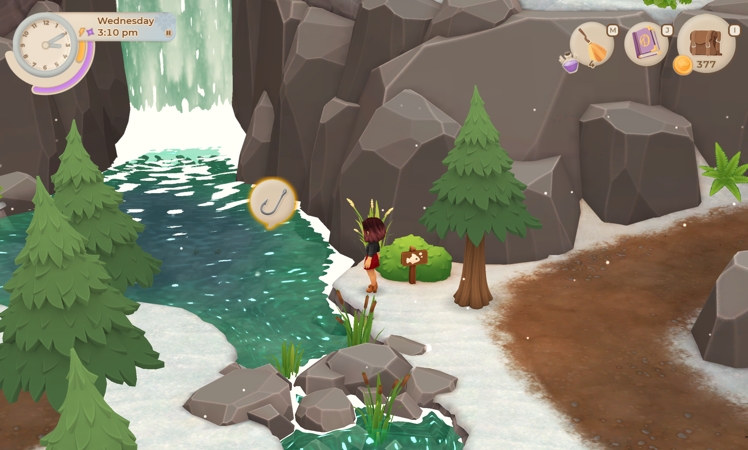Click the purple potion bottle icon
Image resolution: width=748 pixels, height=450 pixels.
pos(569,63)
